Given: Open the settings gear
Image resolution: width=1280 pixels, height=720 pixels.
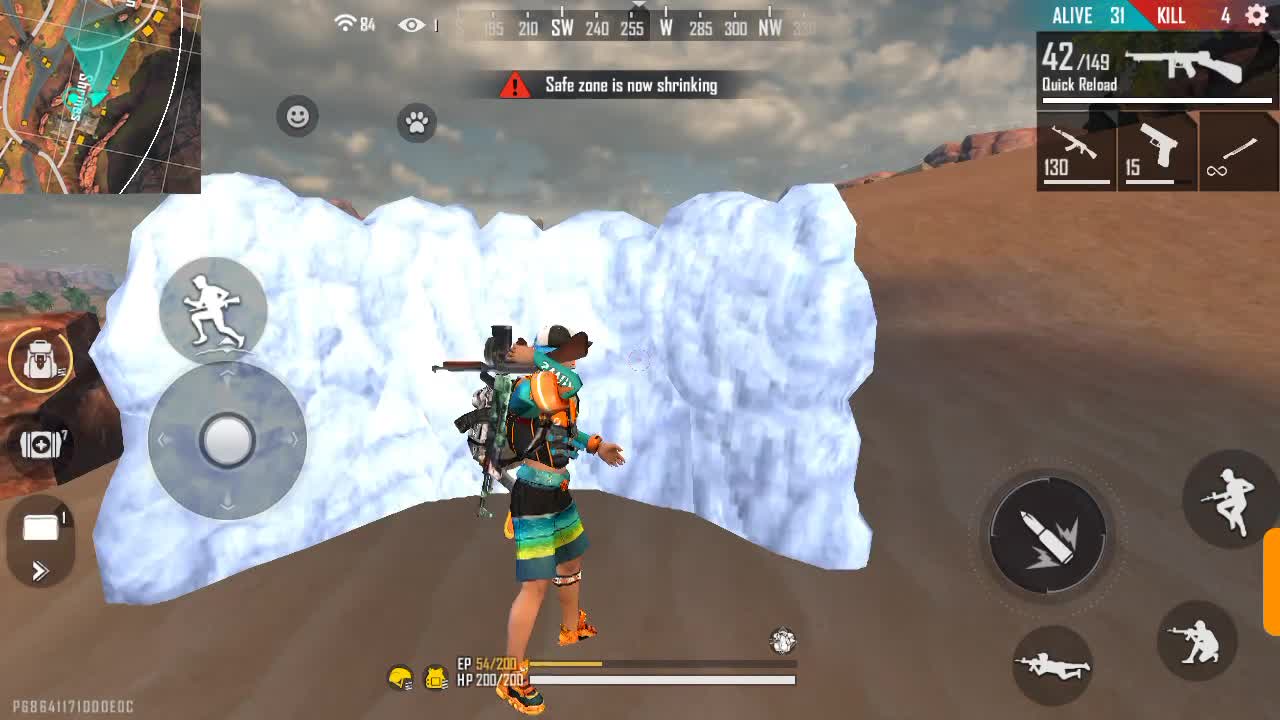Looking at the screenshot, I should coord(1257,15).
